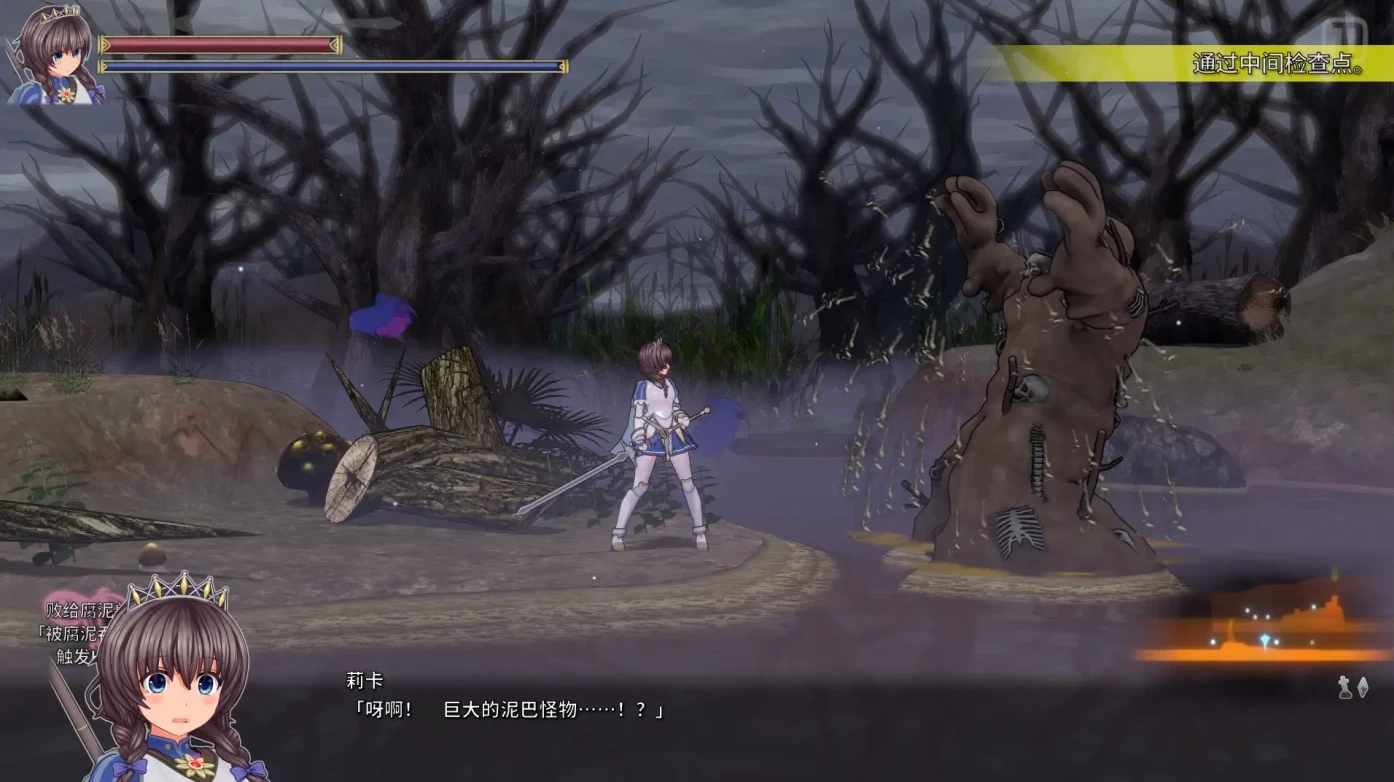1394x782 pixels.
Task: Click the potion flask status icon
Action: pos(1344,687)
